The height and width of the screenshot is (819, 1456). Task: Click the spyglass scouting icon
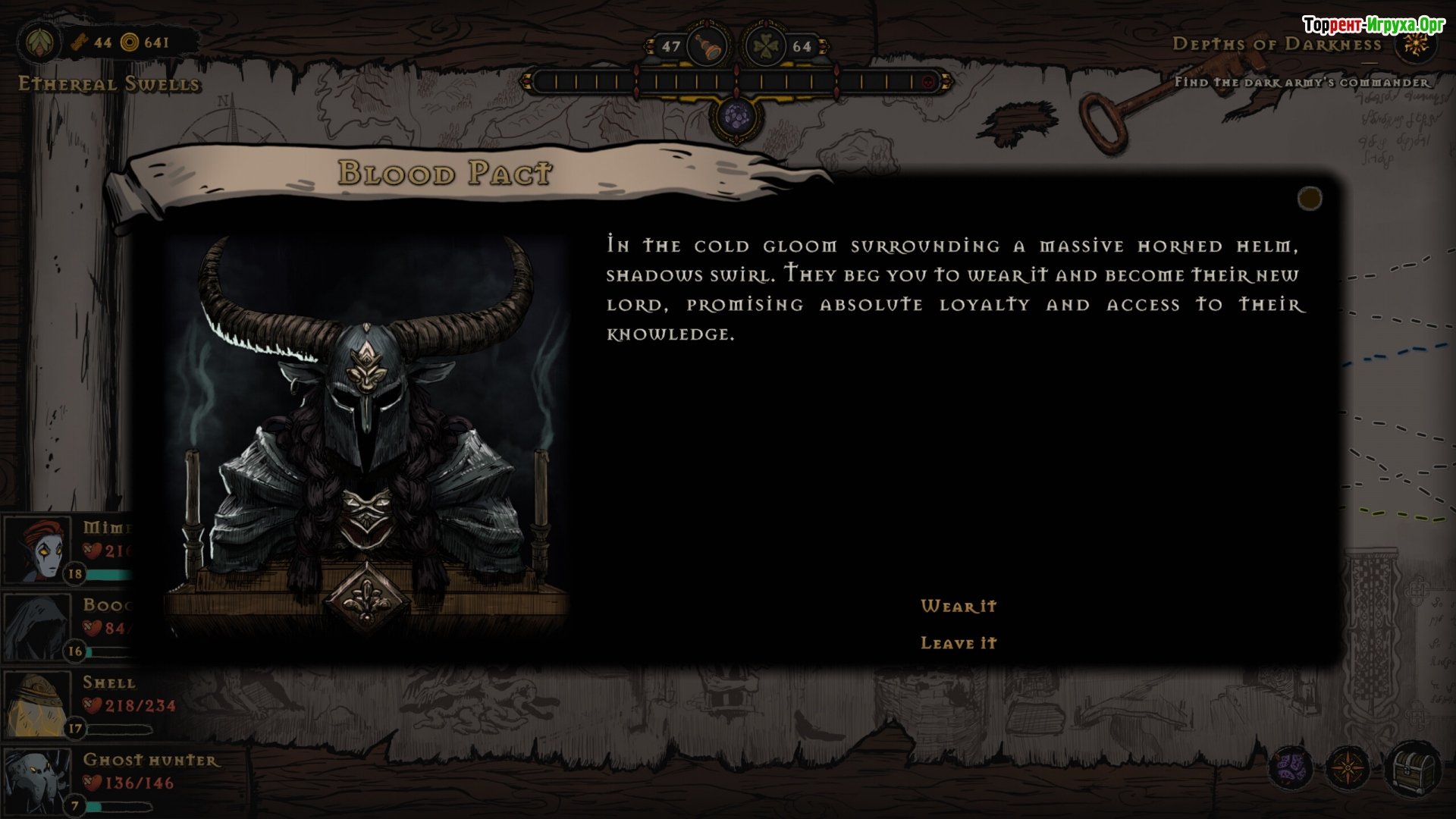click(x=707, y=46)
